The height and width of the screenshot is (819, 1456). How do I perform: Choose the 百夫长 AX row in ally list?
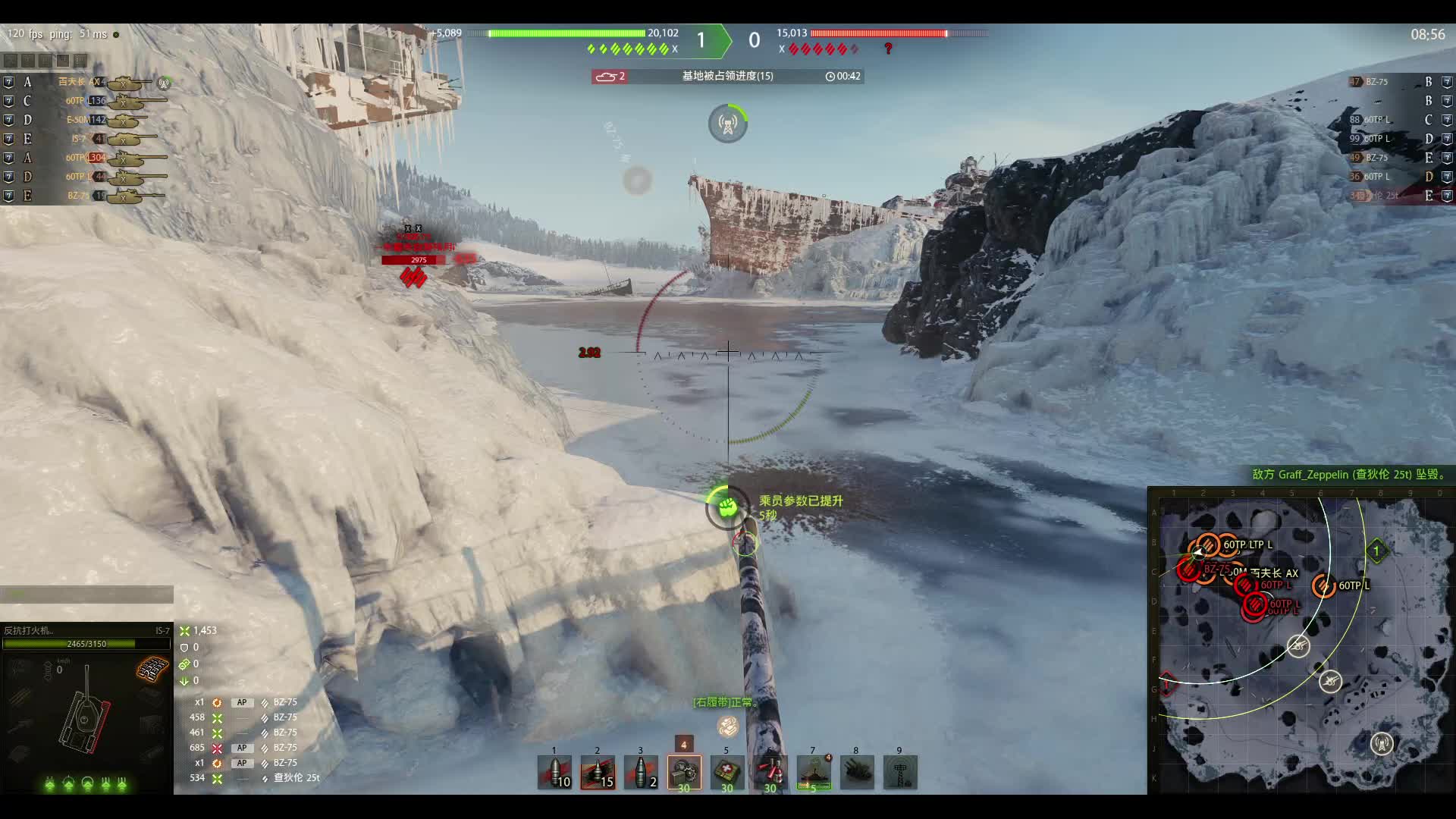point(85,82)
